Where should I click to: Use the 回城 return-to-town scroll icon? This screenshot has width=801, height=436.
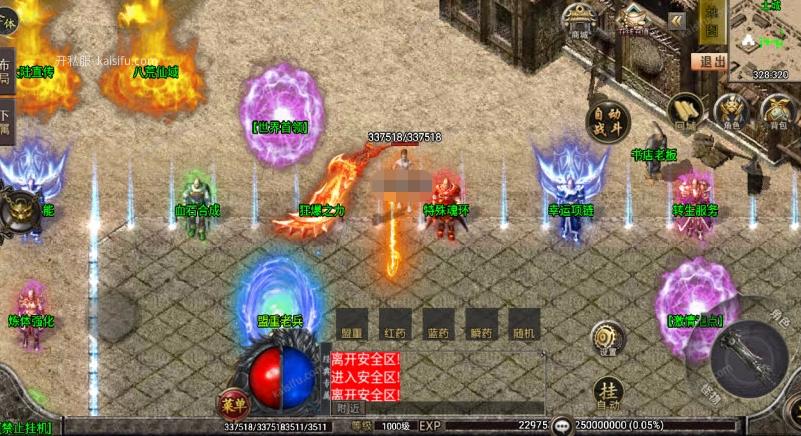click(x=684, y=111)
